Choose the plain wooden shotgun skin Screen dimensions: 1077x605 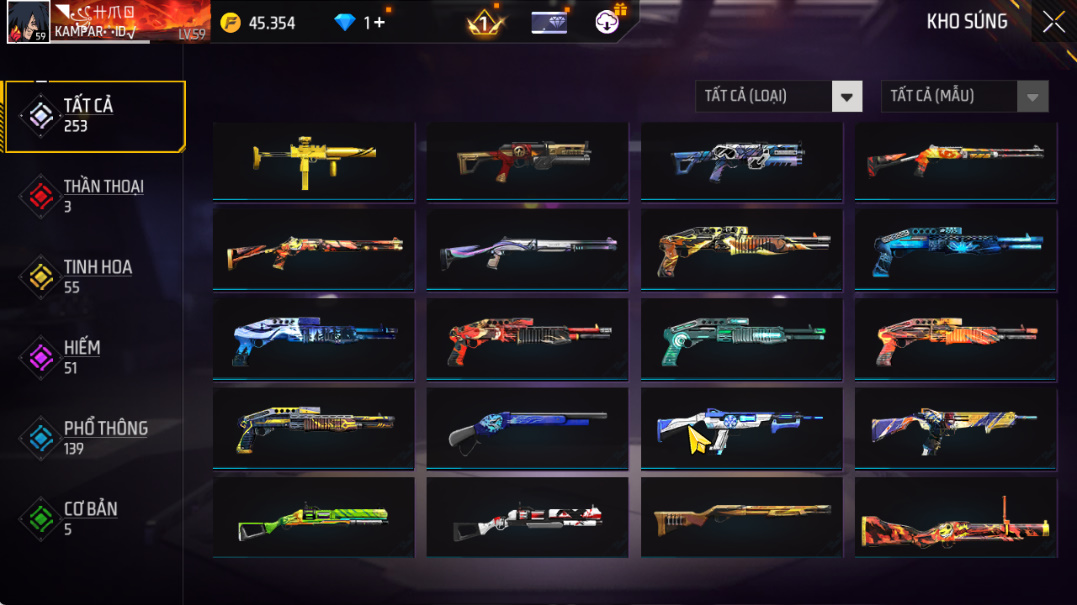(x=741, y=519)
